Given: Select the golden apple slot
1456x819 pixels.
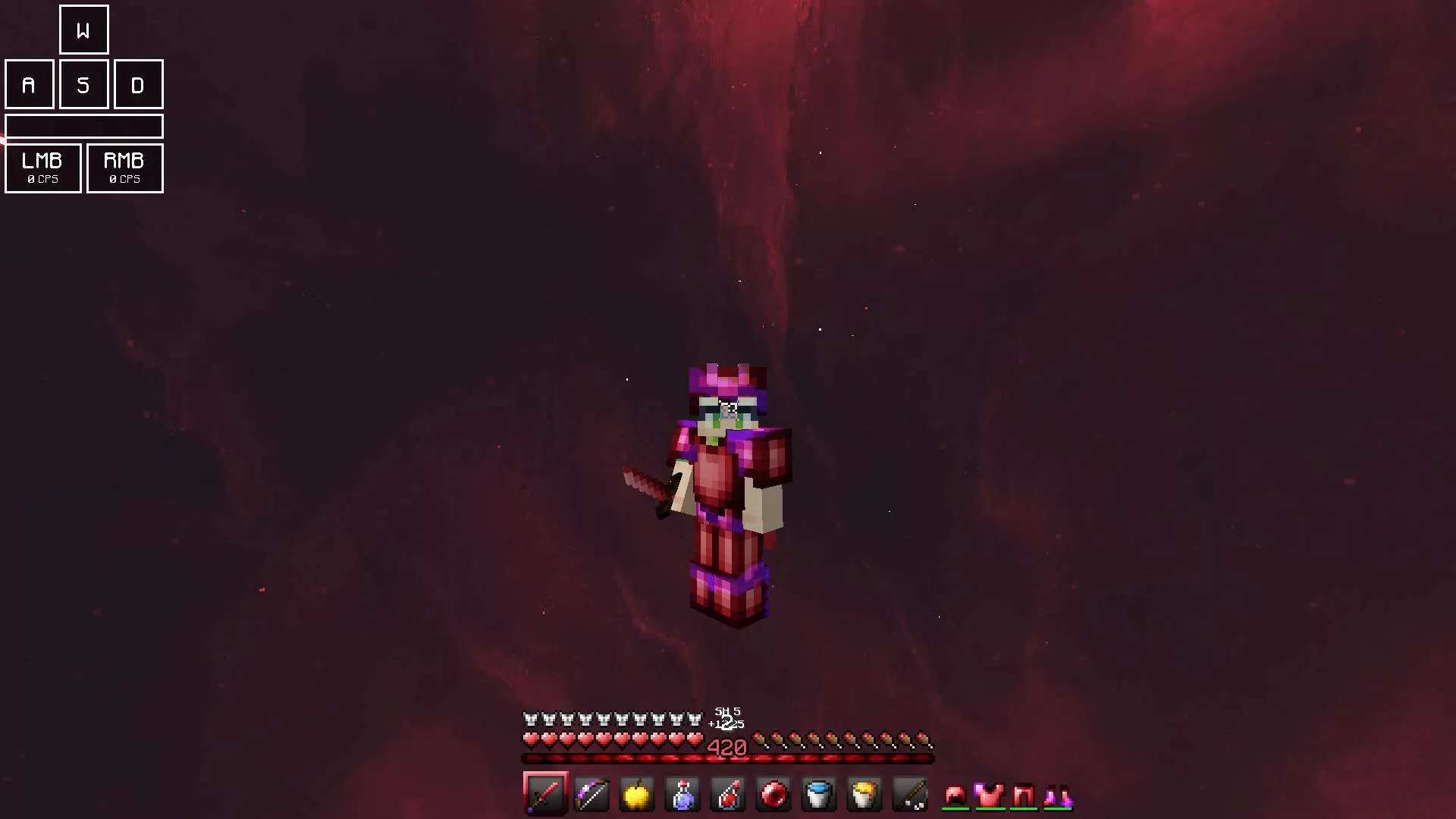Looking at the screenshot, I should click(x=636, y=795).
